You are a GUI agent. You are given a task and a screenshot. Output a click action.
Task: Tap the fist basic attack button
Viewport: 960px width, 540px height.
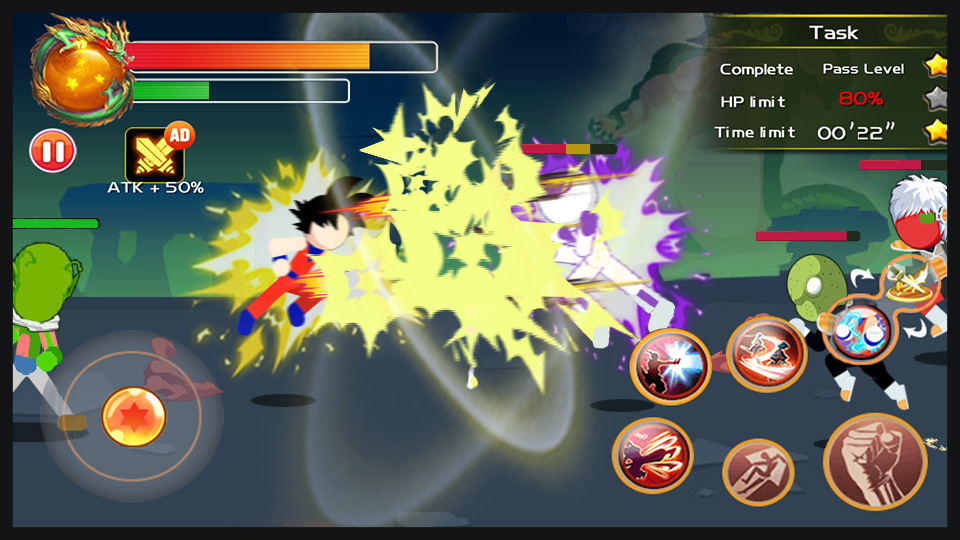[x=875, y=462]
